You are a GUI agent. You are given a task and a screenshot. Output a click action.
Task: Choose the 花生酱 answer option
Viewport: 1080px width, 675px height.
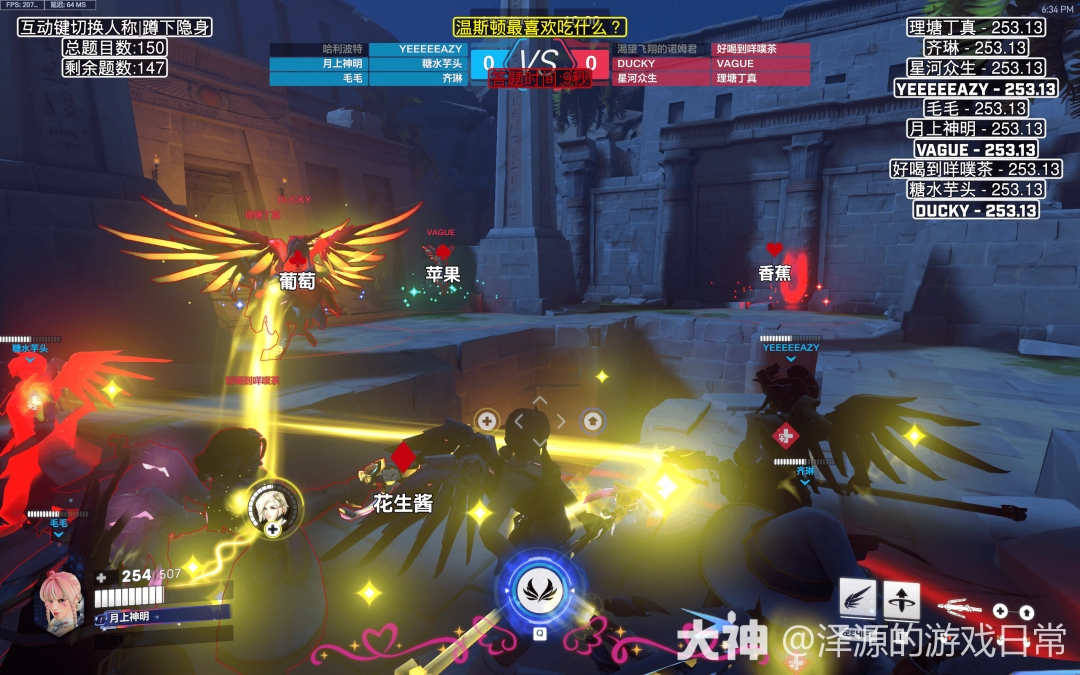coord(403,503)
